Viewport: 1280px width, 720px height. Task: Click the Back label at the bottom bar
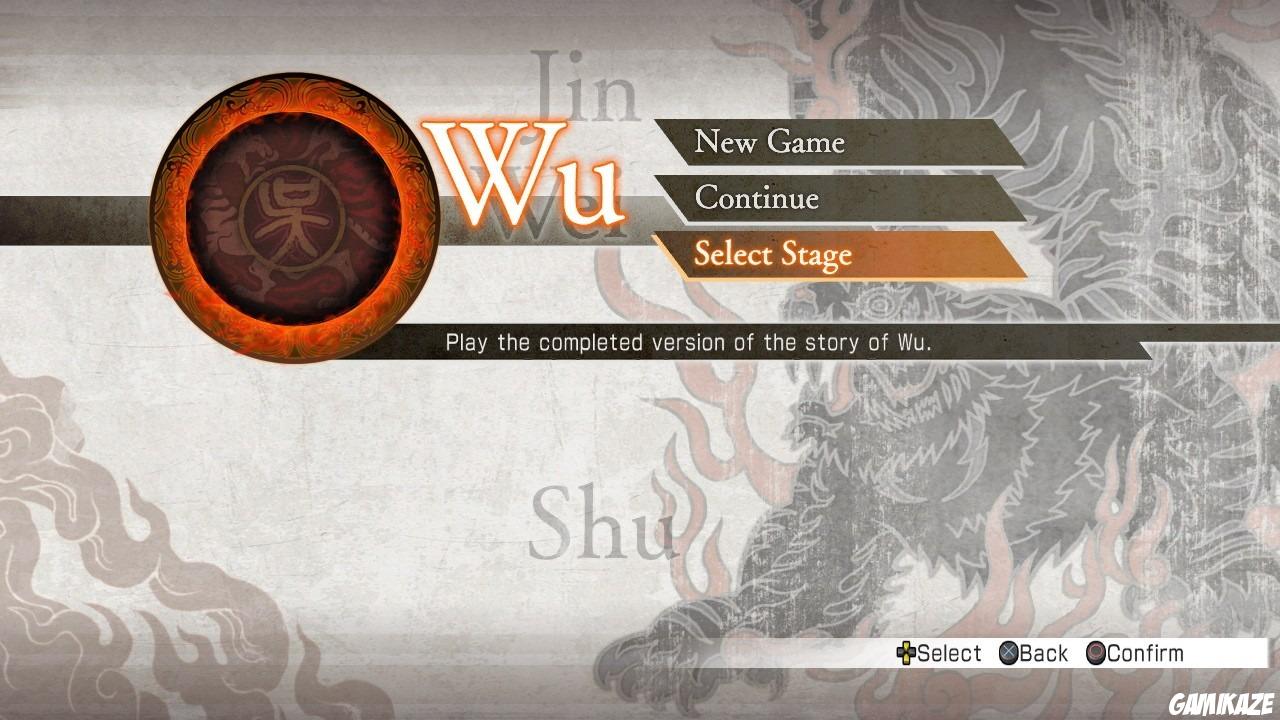[x=1045, y=653]
